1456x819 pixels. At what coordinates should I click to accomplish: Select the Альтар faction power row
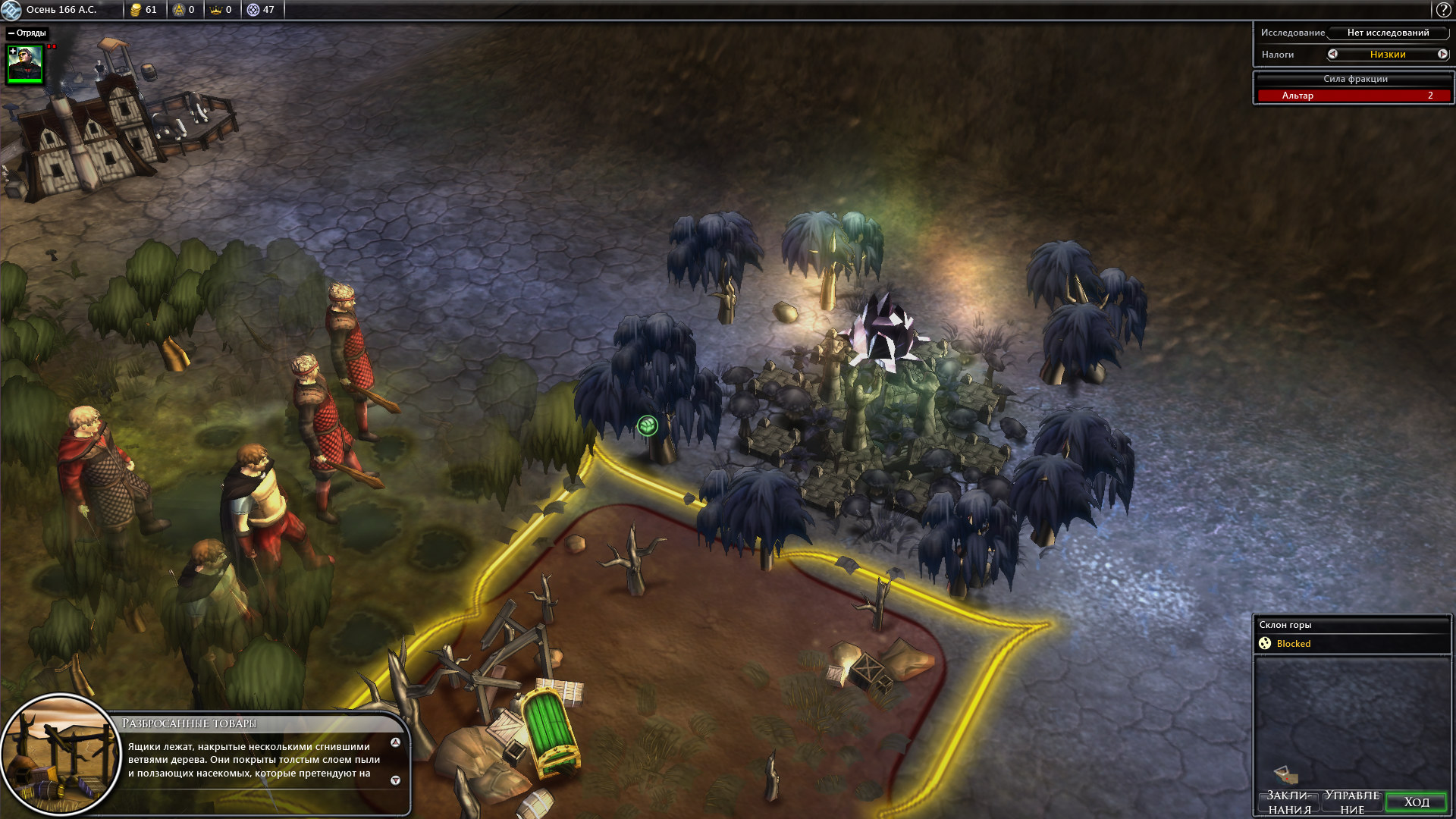click(1354, 96)
